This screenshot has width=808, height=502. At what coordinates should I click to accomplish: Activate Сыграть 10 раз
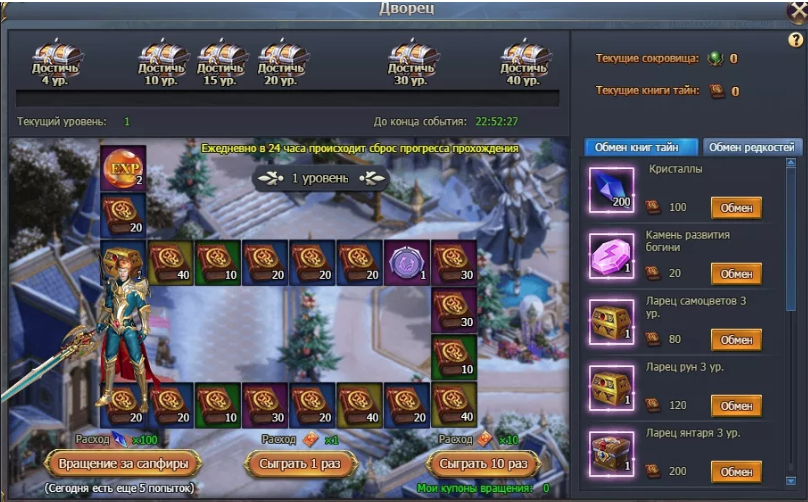[x=483, y=464]
